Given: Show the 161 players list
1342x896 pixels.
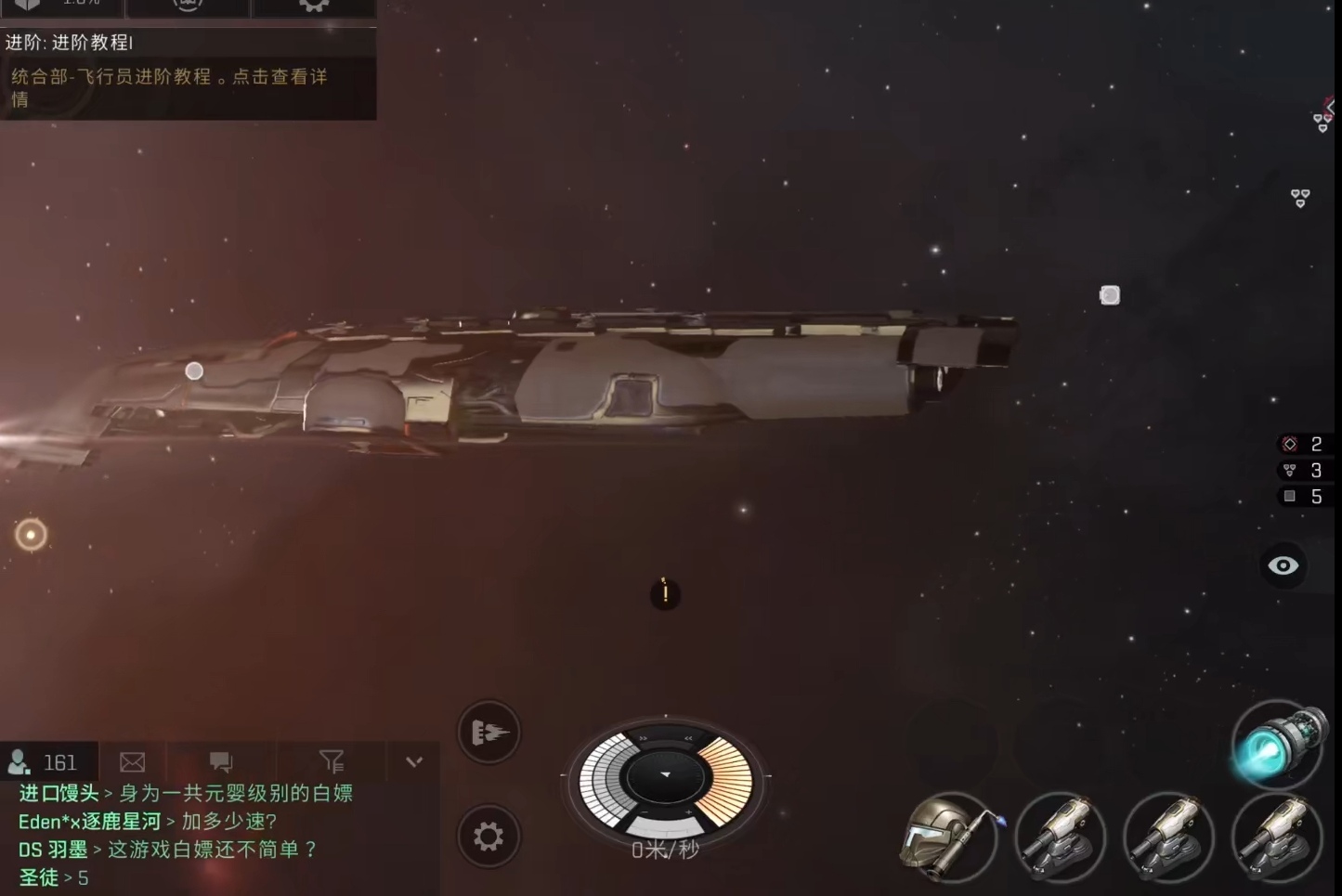Looking at the screenshot, I should pyautogui.click(x=45, y=762).
